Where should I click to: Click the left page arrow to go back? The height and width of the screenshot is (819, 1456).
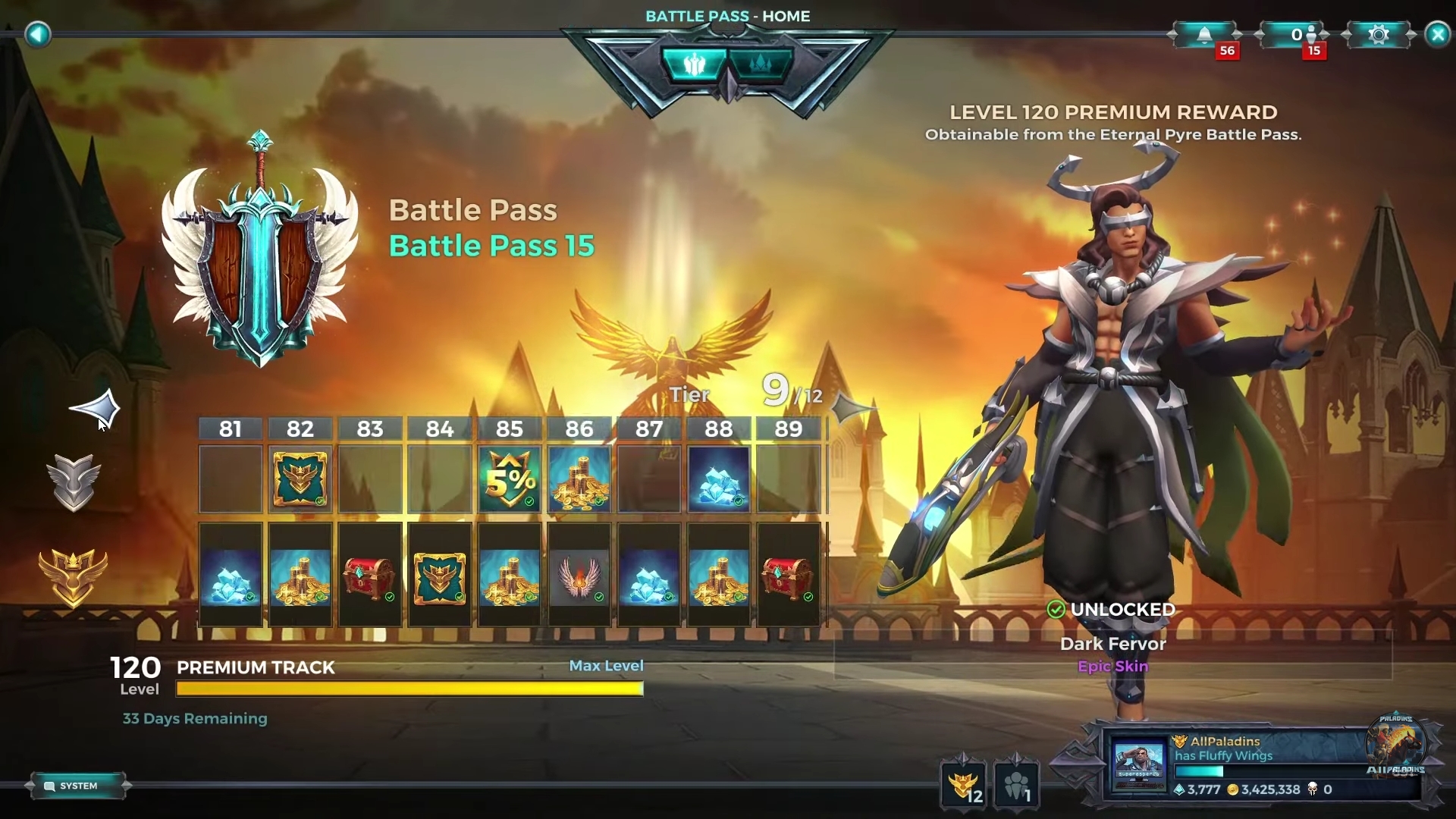(37, 35)
